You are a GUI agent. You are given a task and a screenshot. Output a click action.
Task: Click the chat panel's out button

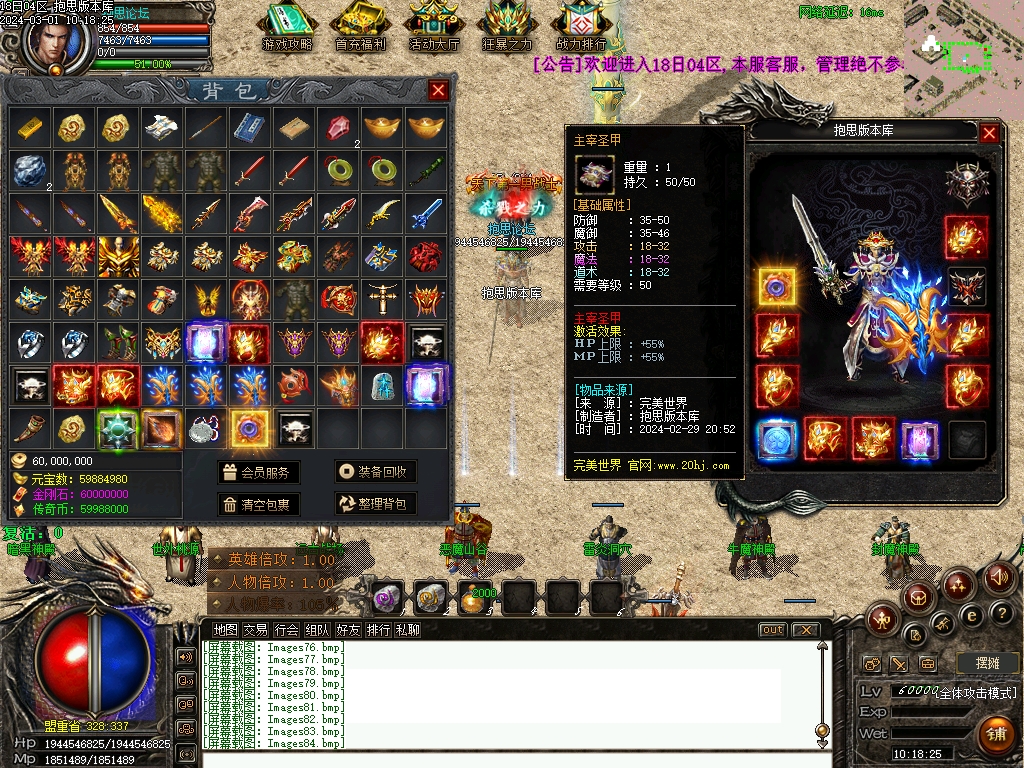(772, 630)
